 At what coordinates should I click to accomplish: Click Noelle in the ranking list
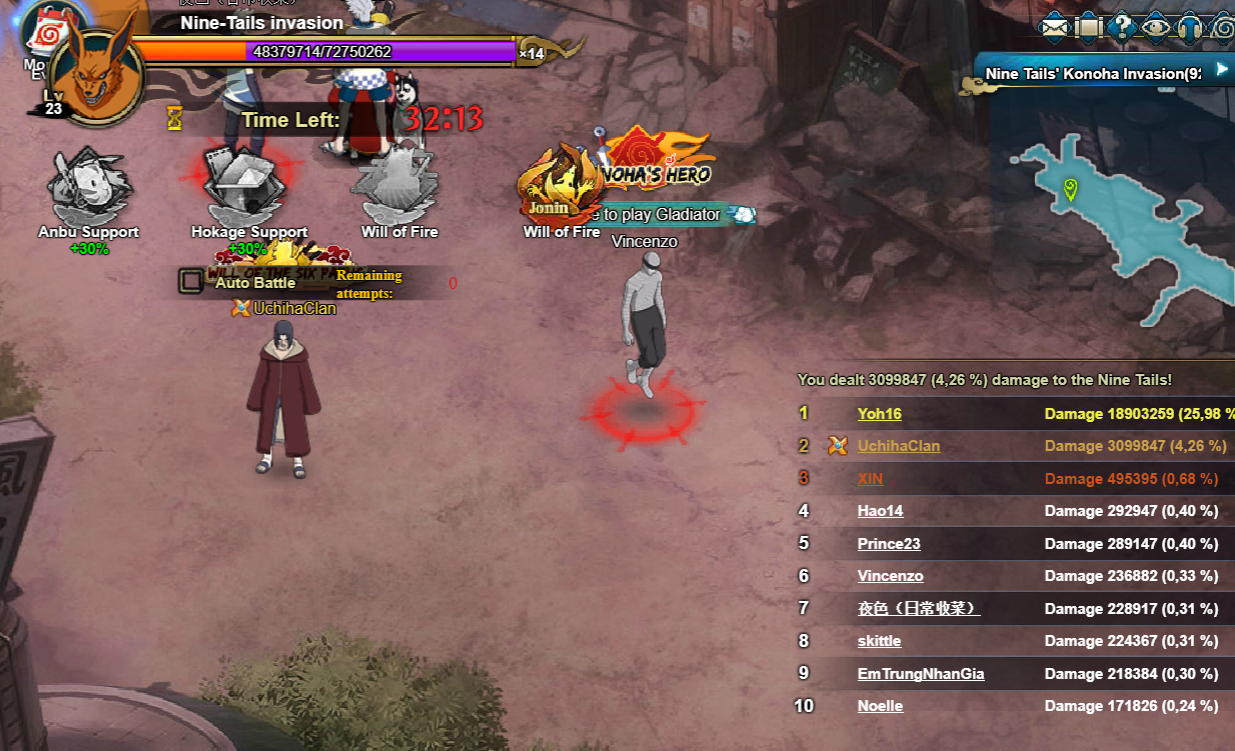tap(880, 706)
